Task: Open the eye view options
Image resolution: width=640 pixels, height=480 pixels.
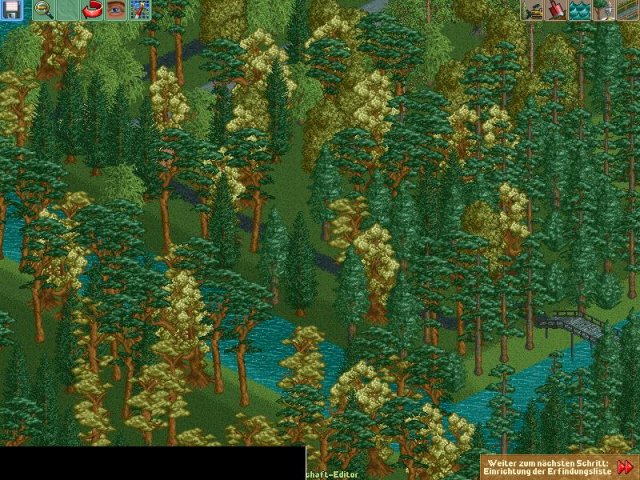Action: (116, 11)
